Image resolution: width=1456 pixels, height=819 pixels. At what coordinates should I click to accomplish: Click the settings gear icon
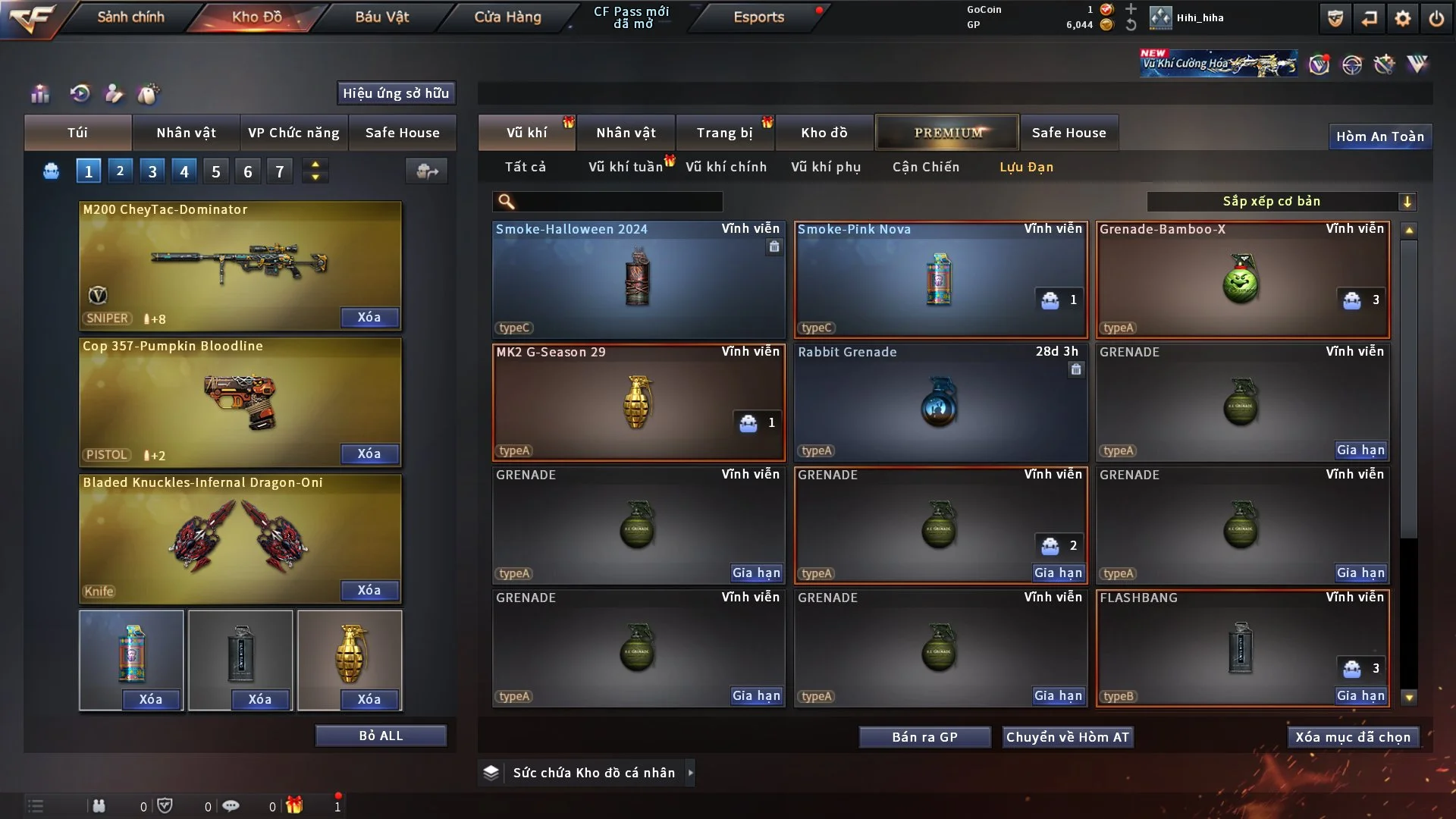[x=1403, y=18]
